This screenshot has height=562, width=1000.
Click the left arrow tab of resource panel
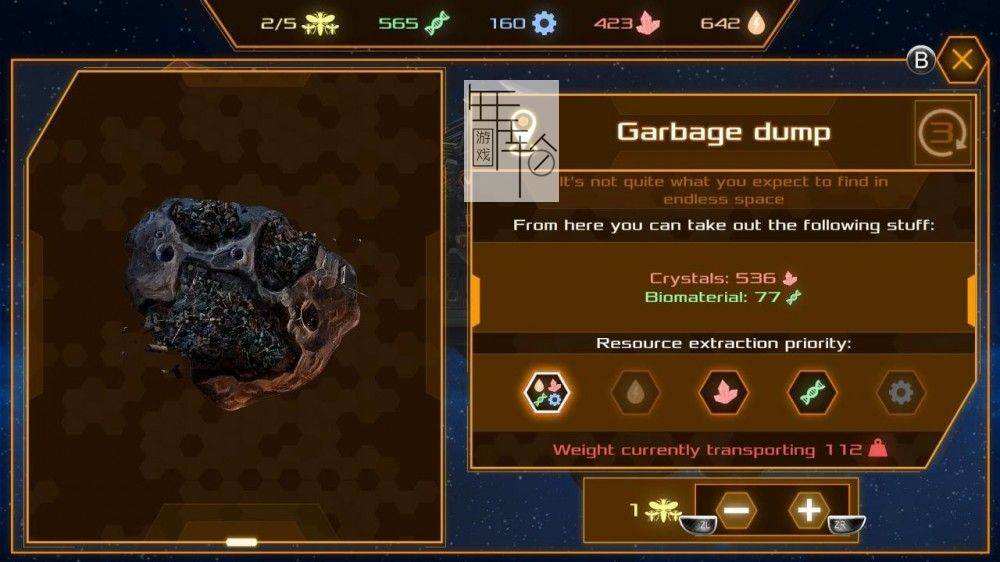pos(476,300)
